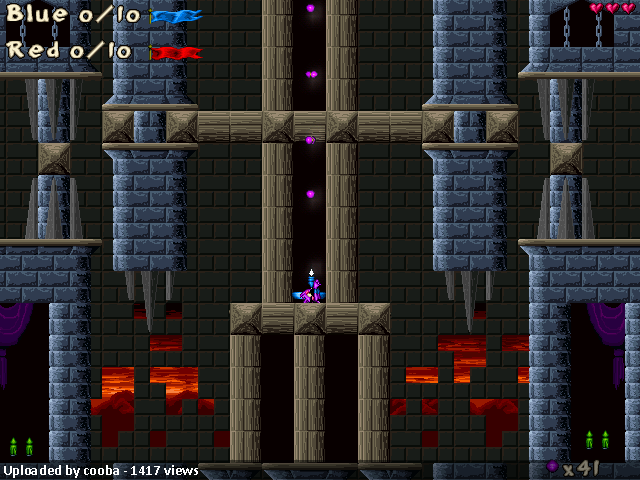Click the blue team flag icon
Viewport: 640px width, 480px height.
[x=177, y=16]
